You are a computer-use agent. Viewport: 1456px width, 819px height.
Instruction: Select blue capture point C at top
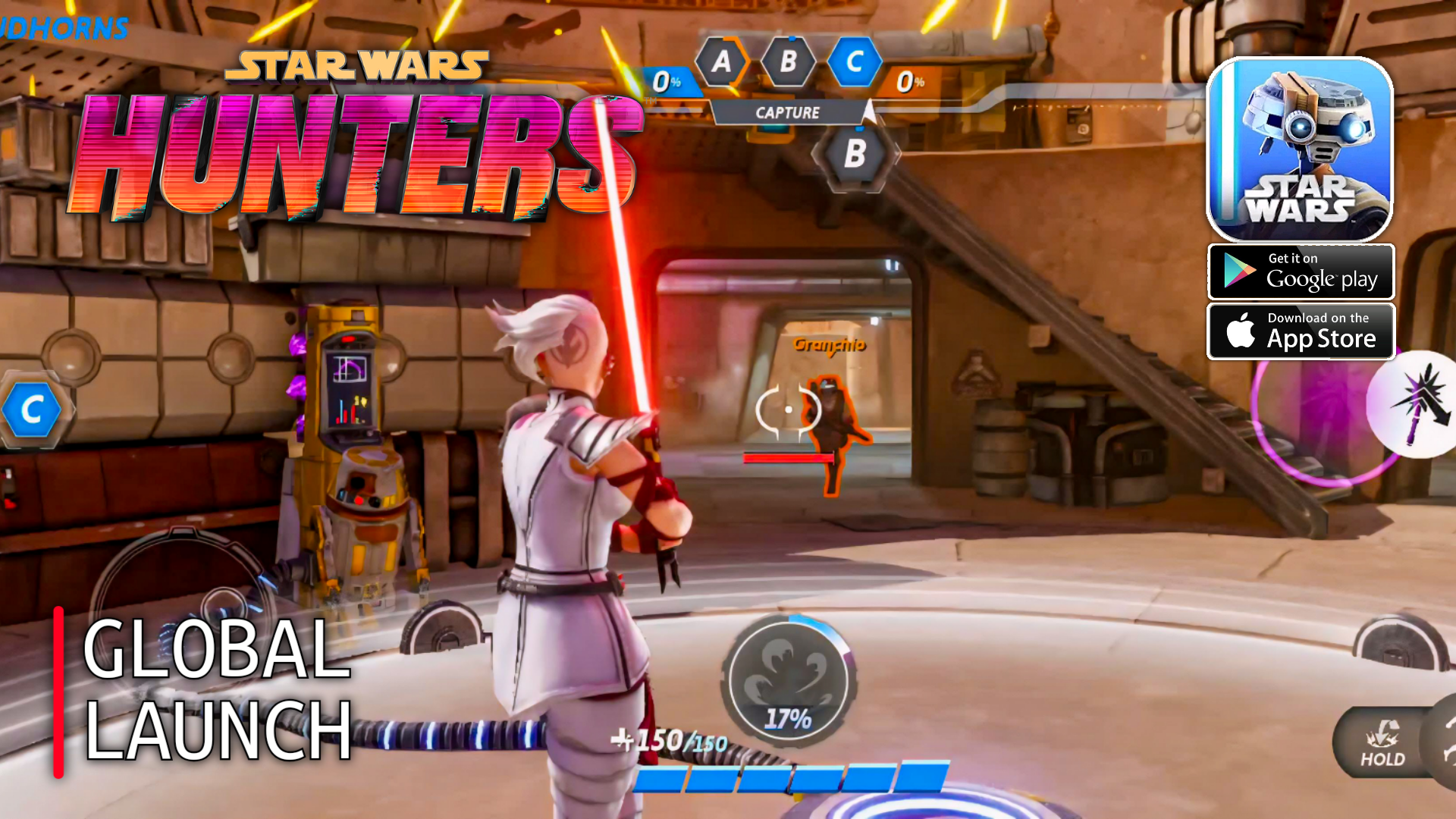point(854,61)
